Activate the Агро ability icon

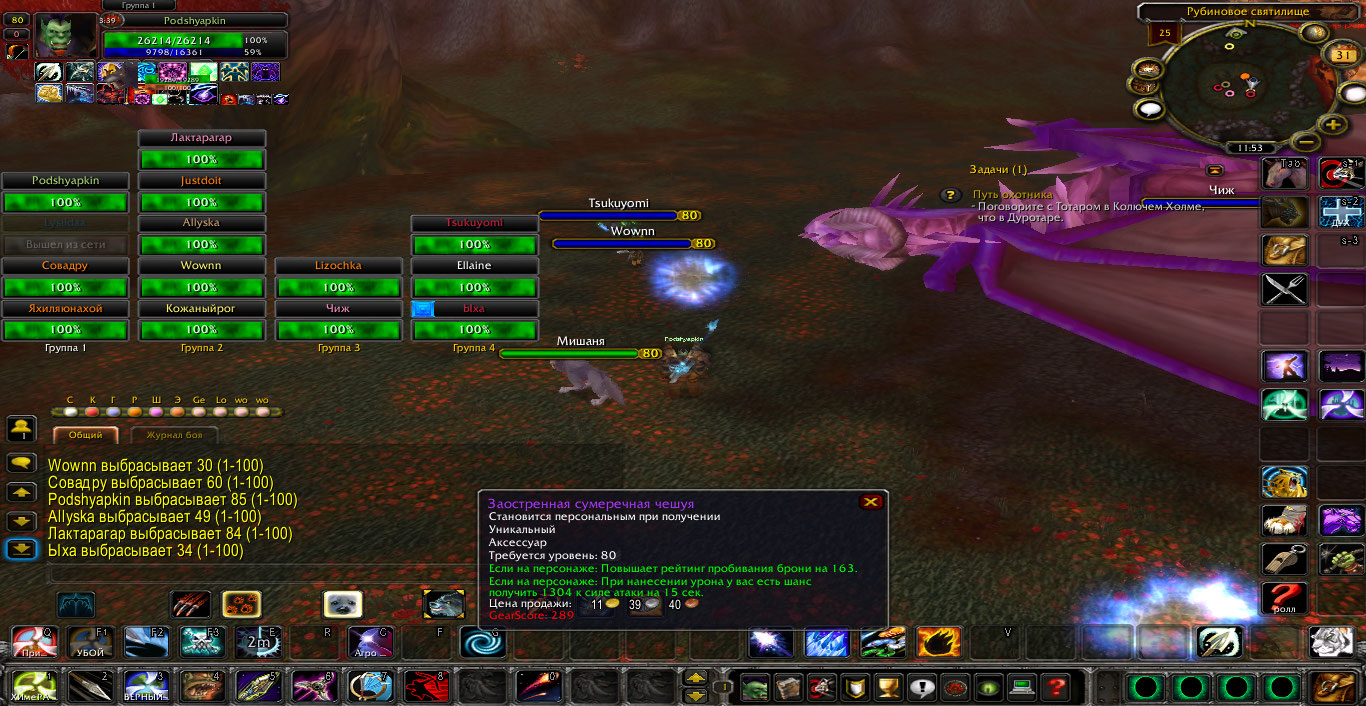[369, 642]
